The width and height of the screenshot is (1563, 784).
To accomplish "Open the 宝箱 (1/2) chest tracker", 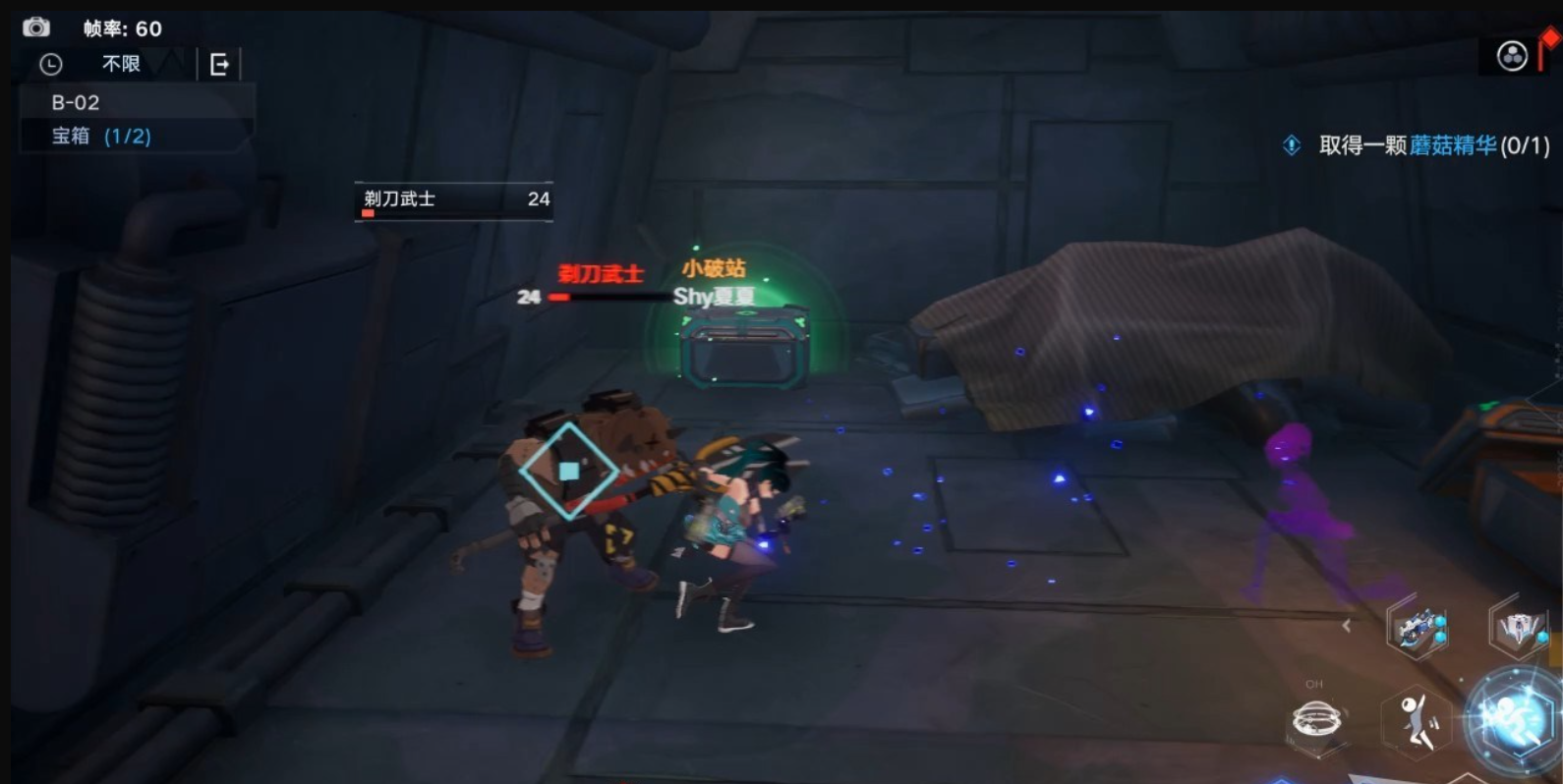I will pos(101,137).
